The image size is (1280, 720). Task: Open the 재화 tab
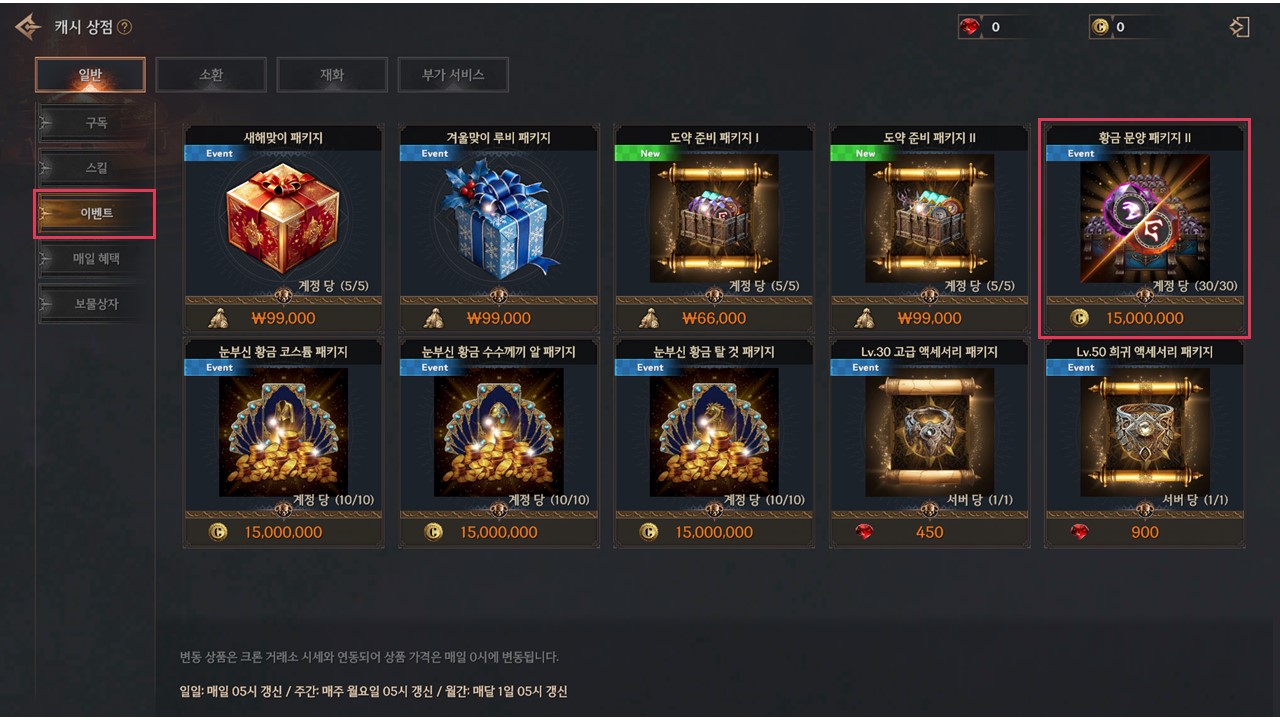332,74
